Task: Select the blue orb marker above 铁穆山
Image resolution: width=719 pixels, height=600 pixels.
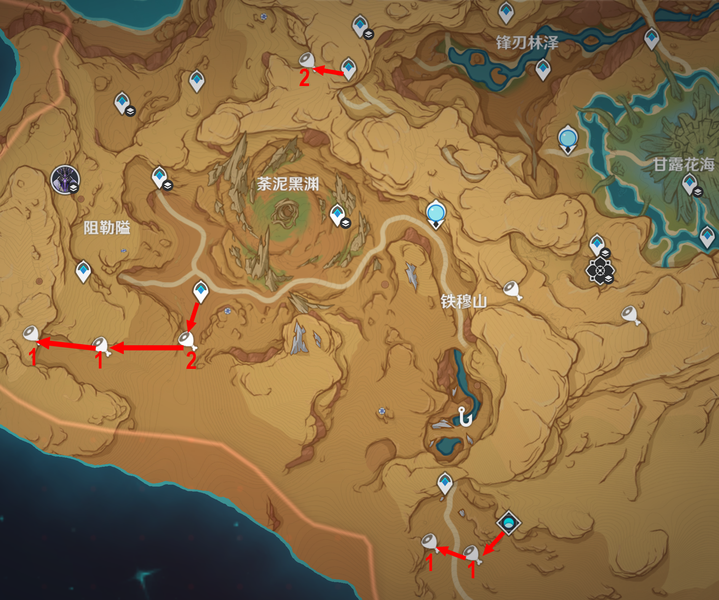Action: (x=435, y=212)
